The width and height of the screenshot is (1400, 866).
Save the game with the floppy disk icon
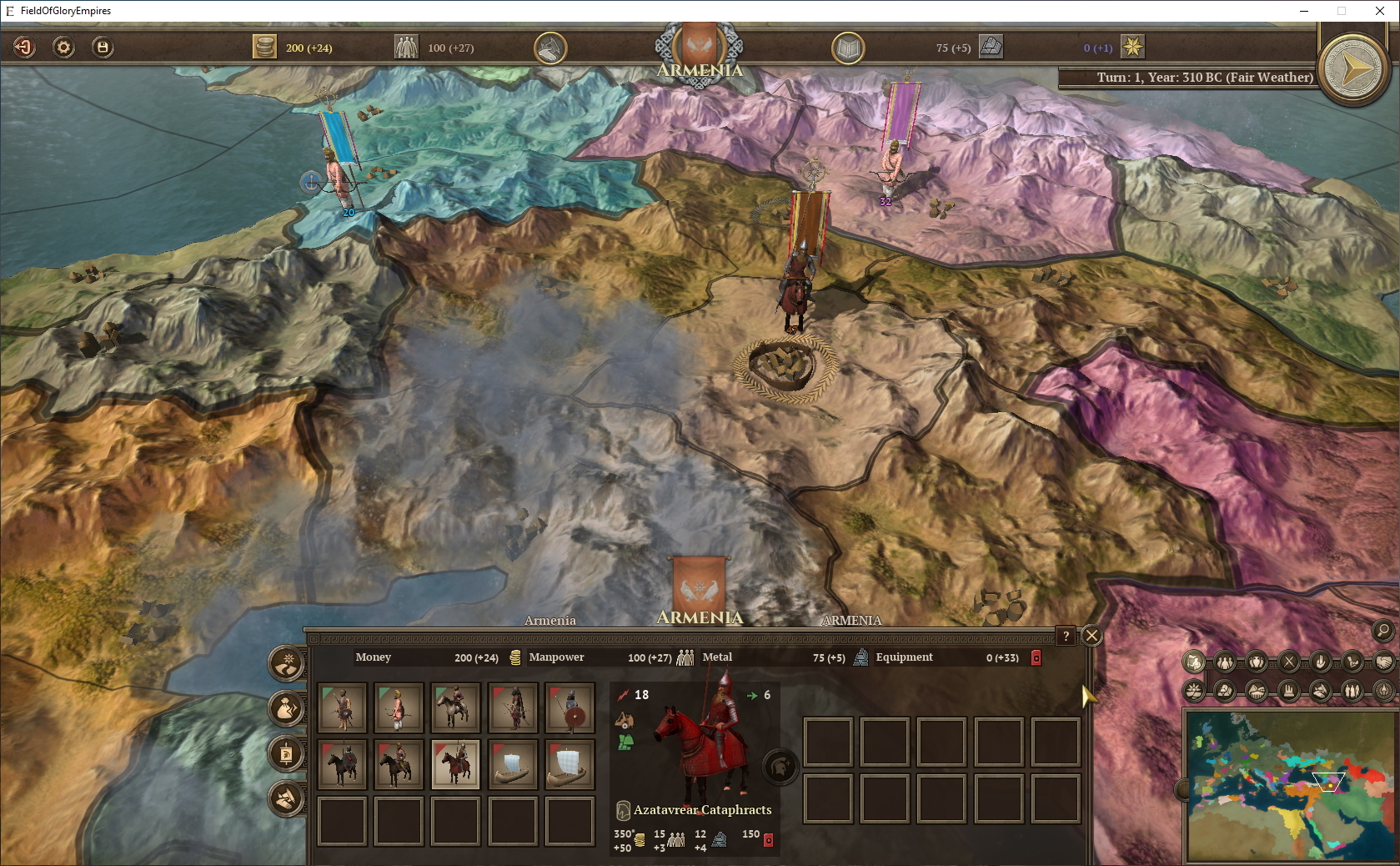pyautogui.click(x=103, y=48)
